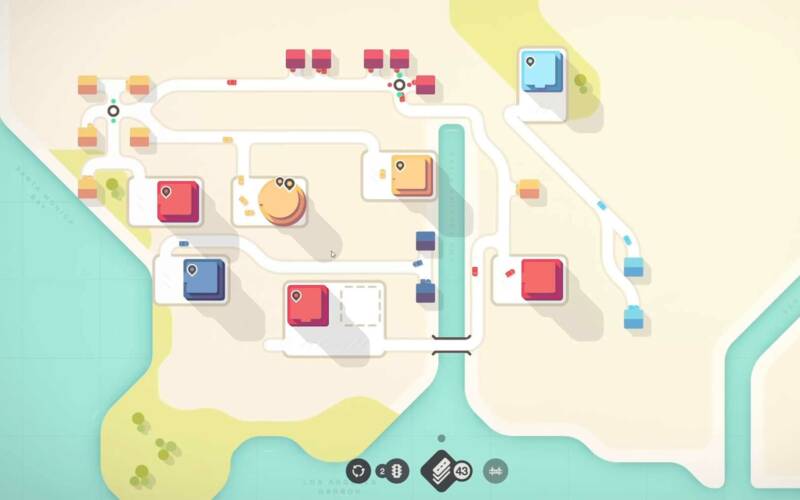This screenshot has width=800, height=500.
Task: Pick the greyed-out bridge tool
Action: pos(493,470)
